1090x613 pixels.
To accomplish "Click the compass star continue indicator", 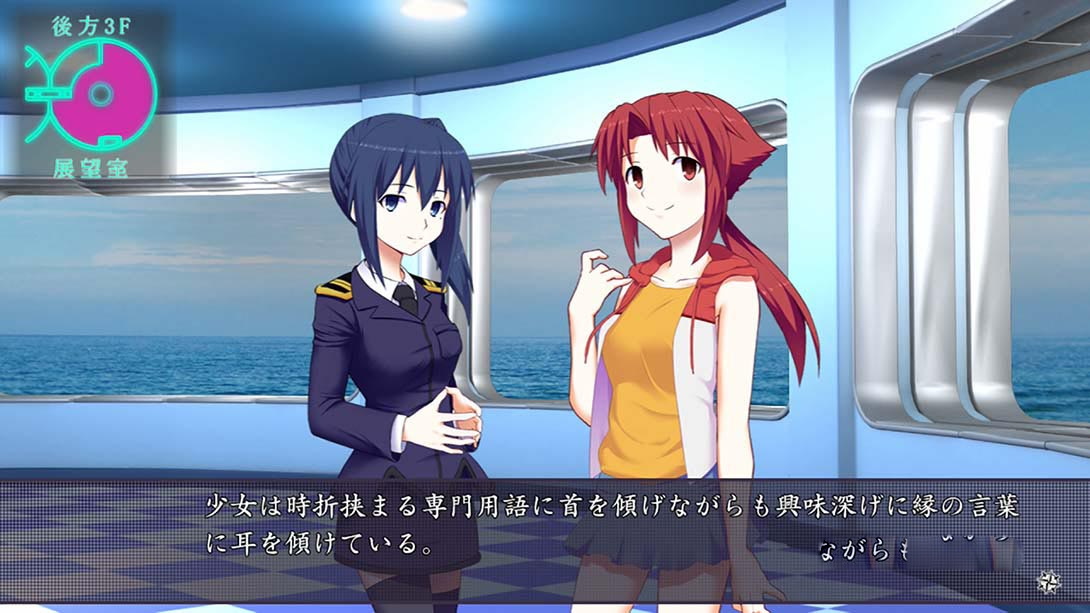I will coord(1049,580).
